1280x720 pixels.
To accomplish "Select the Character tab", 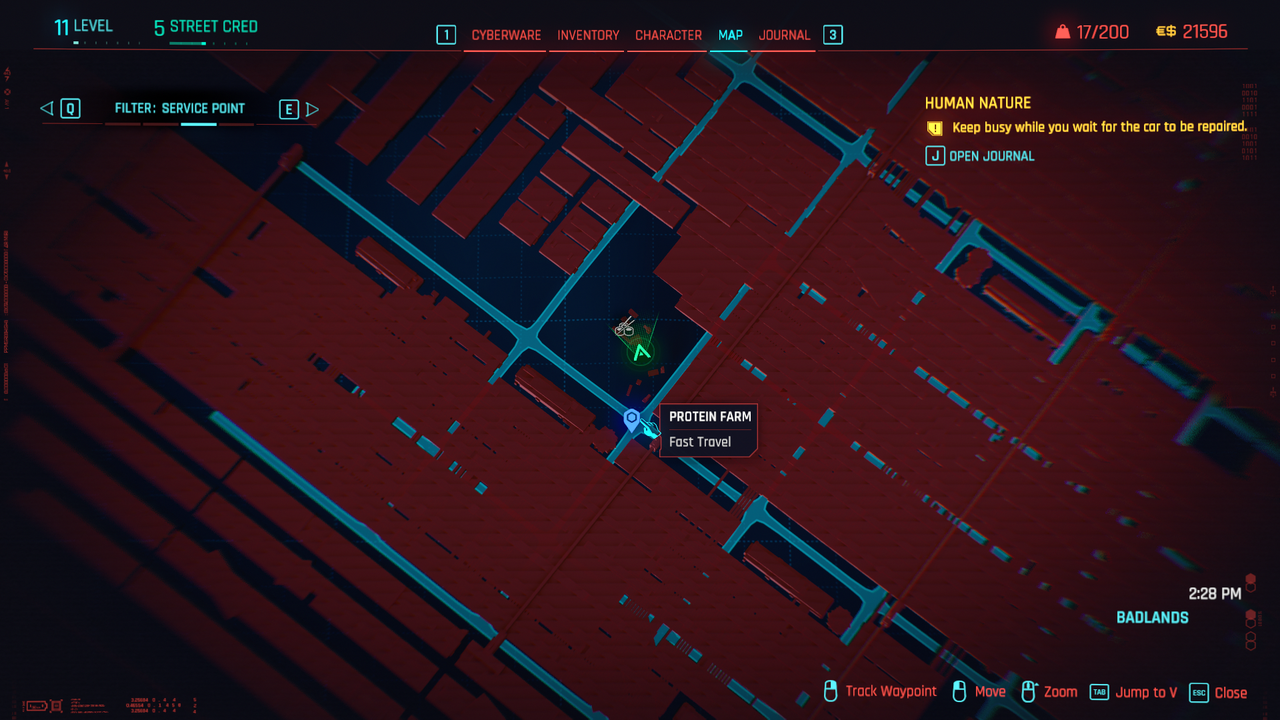I will coord(668,35).
